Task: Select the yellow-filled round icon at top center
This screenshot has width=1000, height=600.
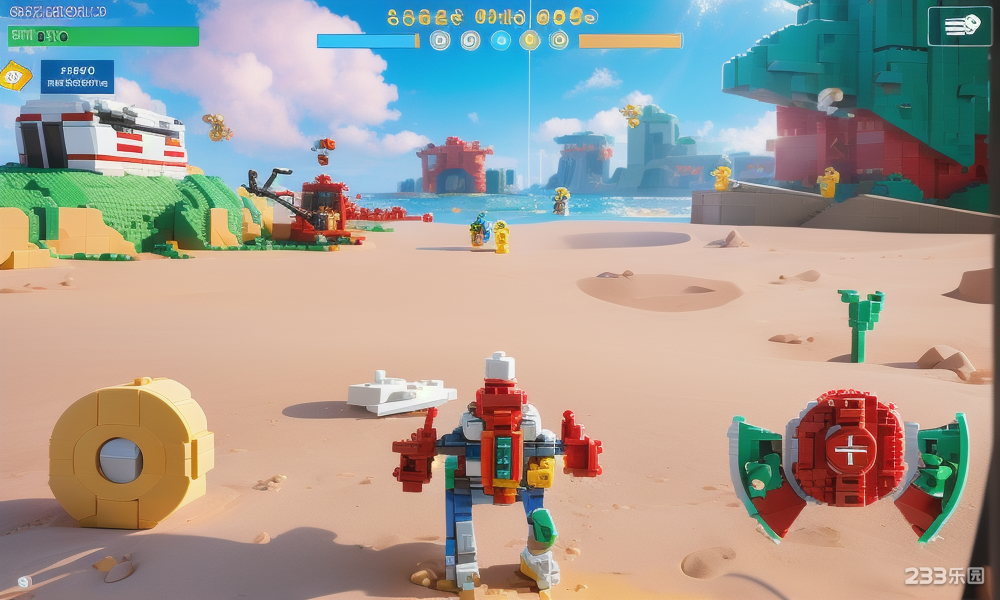Action: pyautogui.click(x=530, y=40)
